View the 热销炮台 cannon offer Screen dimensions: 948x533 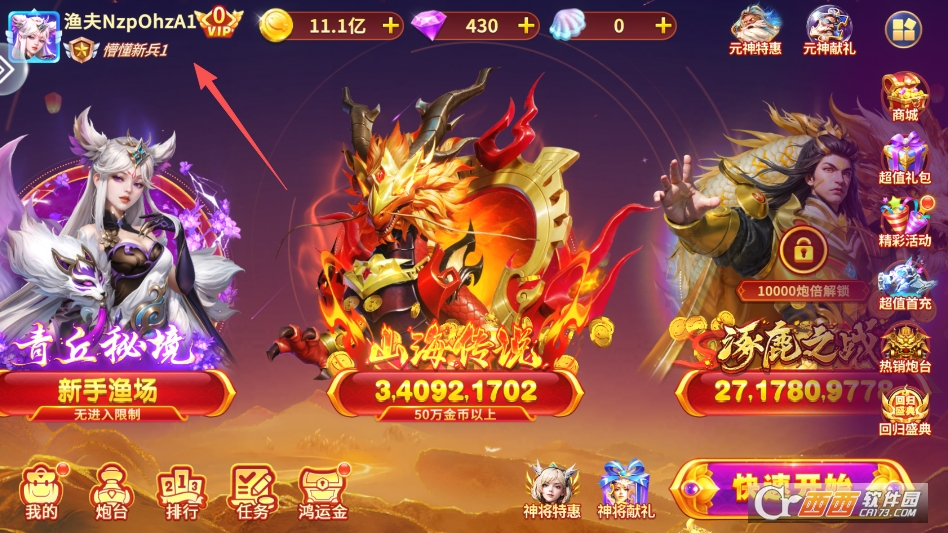point(904,347)
